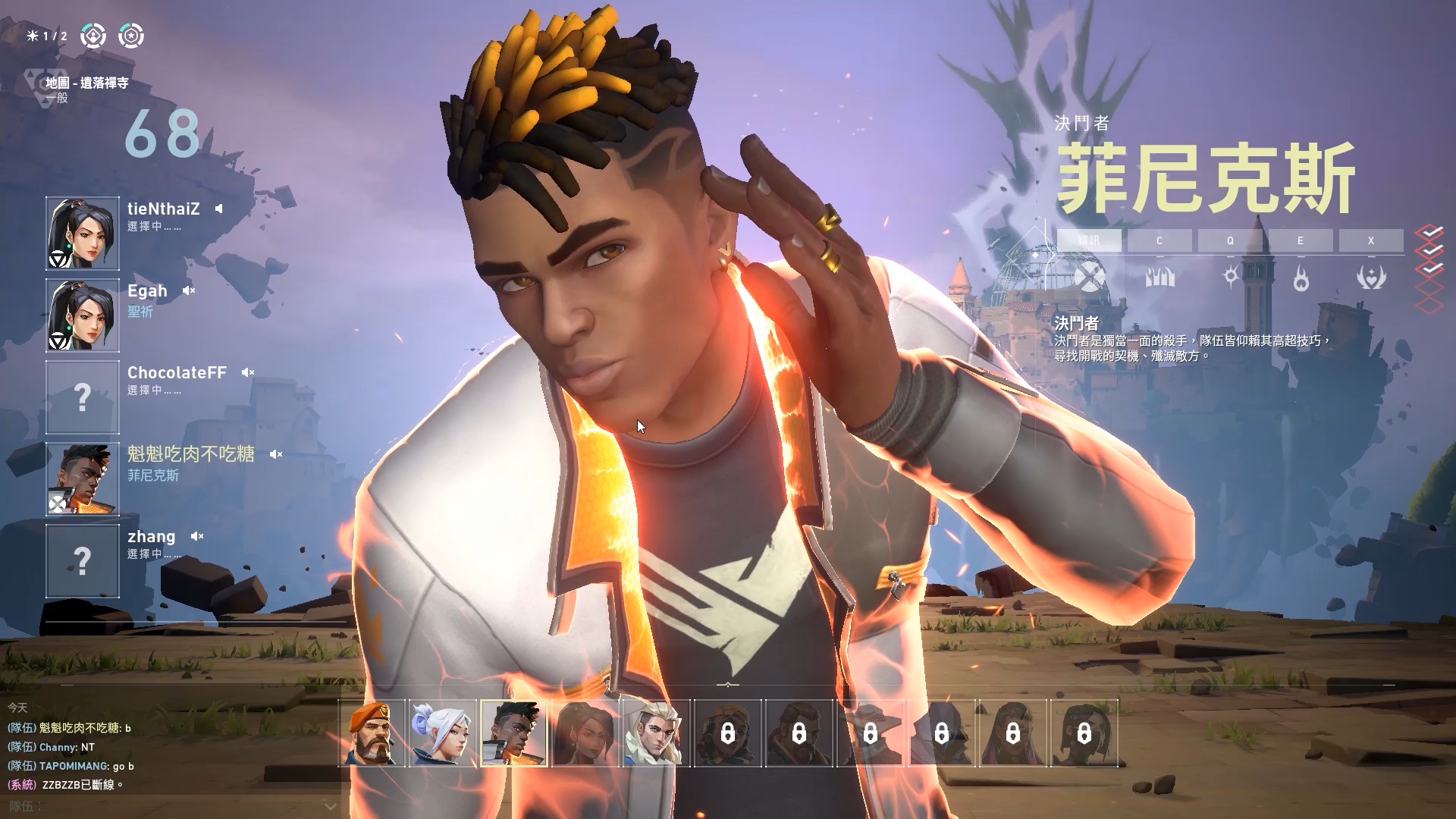Show the Q ability tab
The width and height of the screenshot is (1456, 819).
(x=1230, y=240)
